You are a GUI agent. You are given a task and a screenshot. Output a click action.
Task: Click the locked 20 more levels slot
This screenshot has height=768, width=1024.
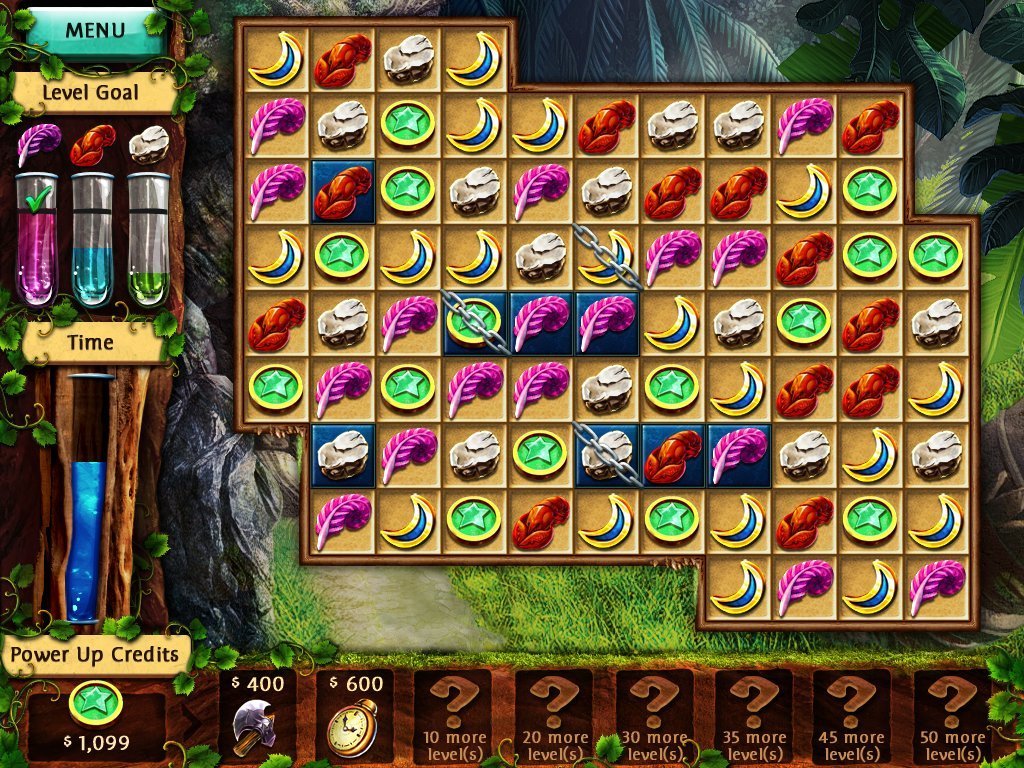[x=554, y=716]
